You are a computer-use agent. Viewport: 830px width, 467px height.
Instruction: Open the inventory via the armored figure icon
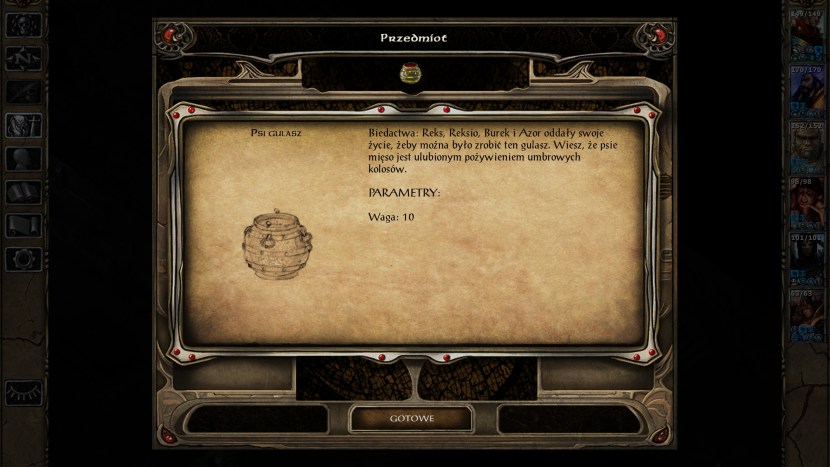tap(23, 125)
